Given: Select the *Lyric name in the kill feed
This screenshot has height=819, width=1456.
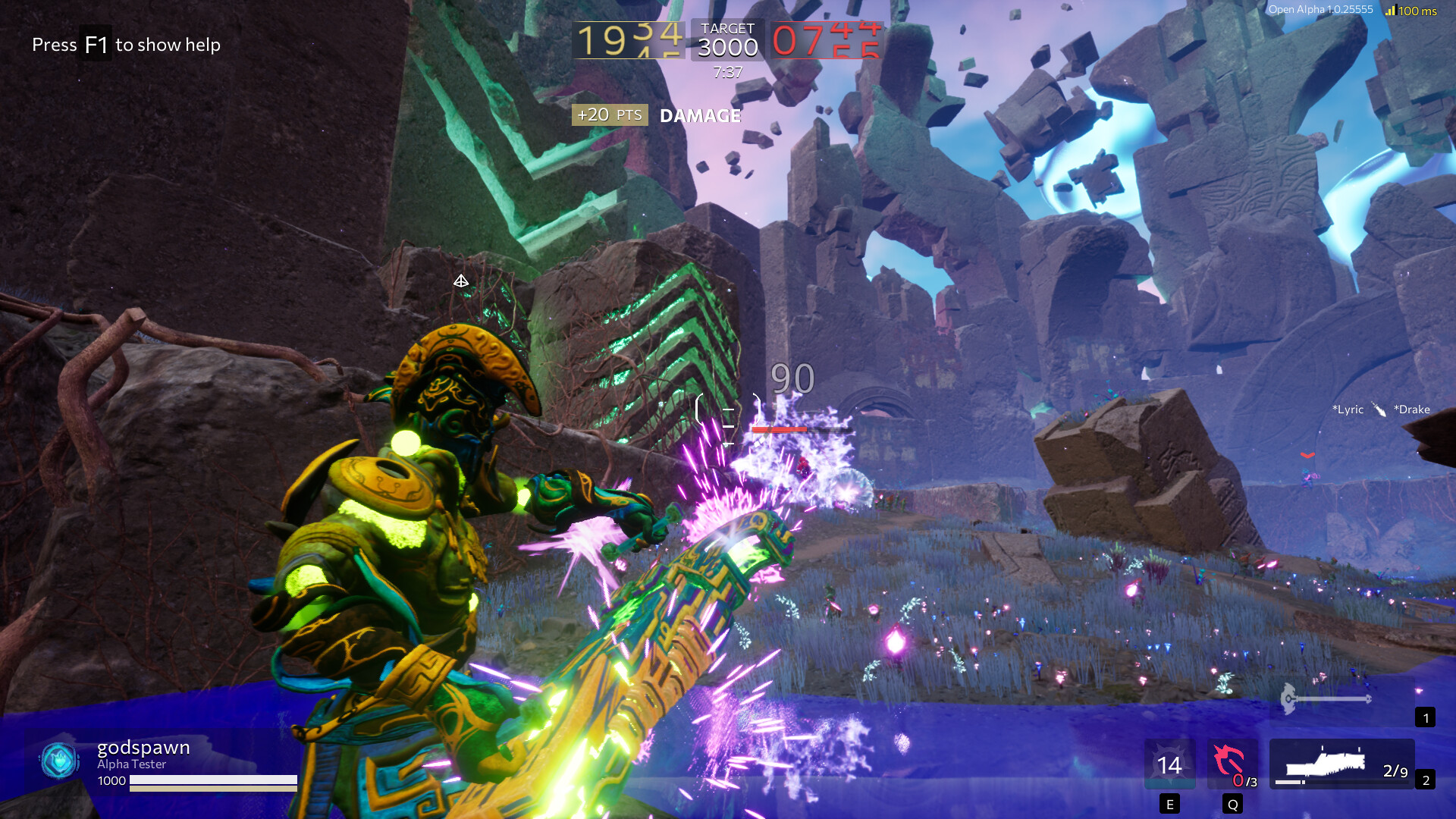Looking at the screenshot, I should (x=1346, y=409).
